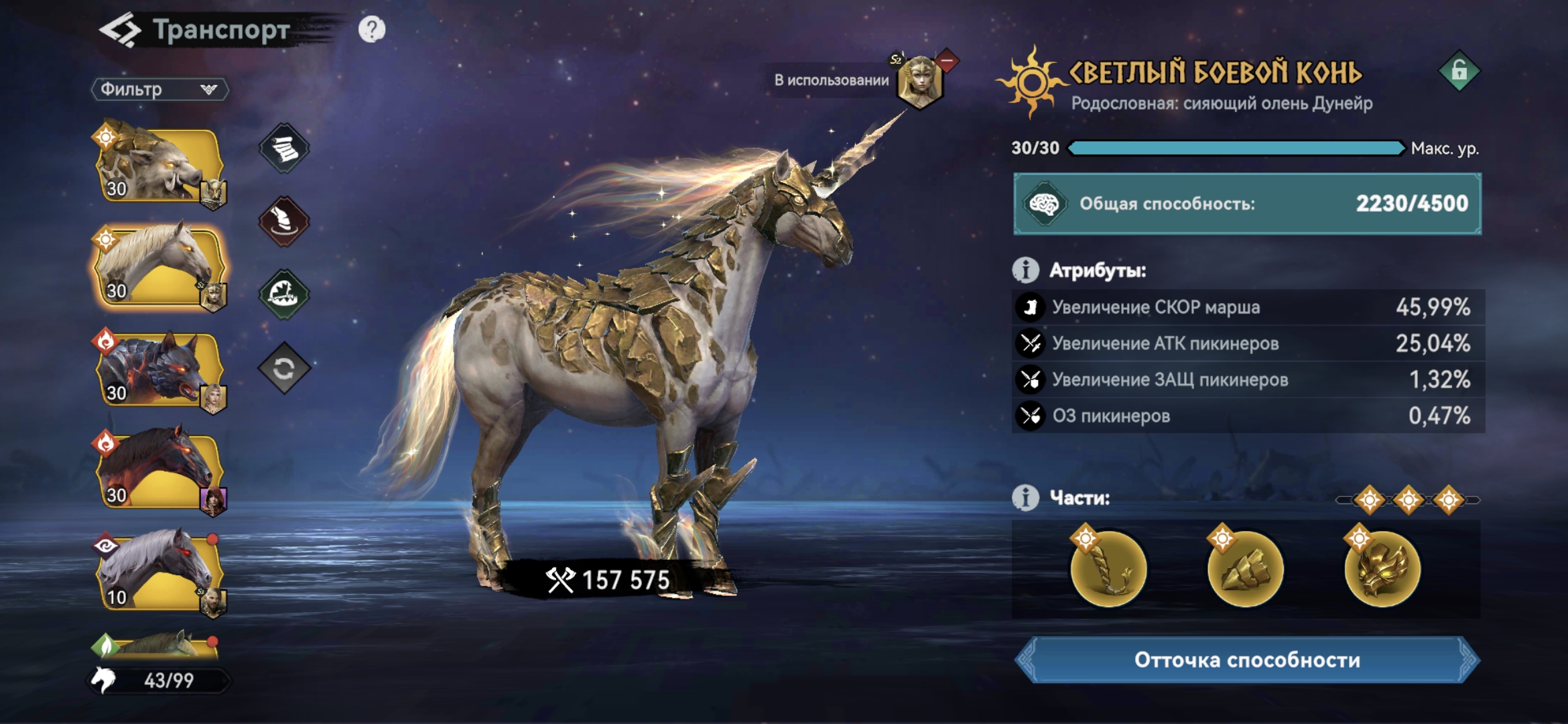Show Атрибуты info details
The width and height of the screenshot is (1568, 724).
point(1025,270)
